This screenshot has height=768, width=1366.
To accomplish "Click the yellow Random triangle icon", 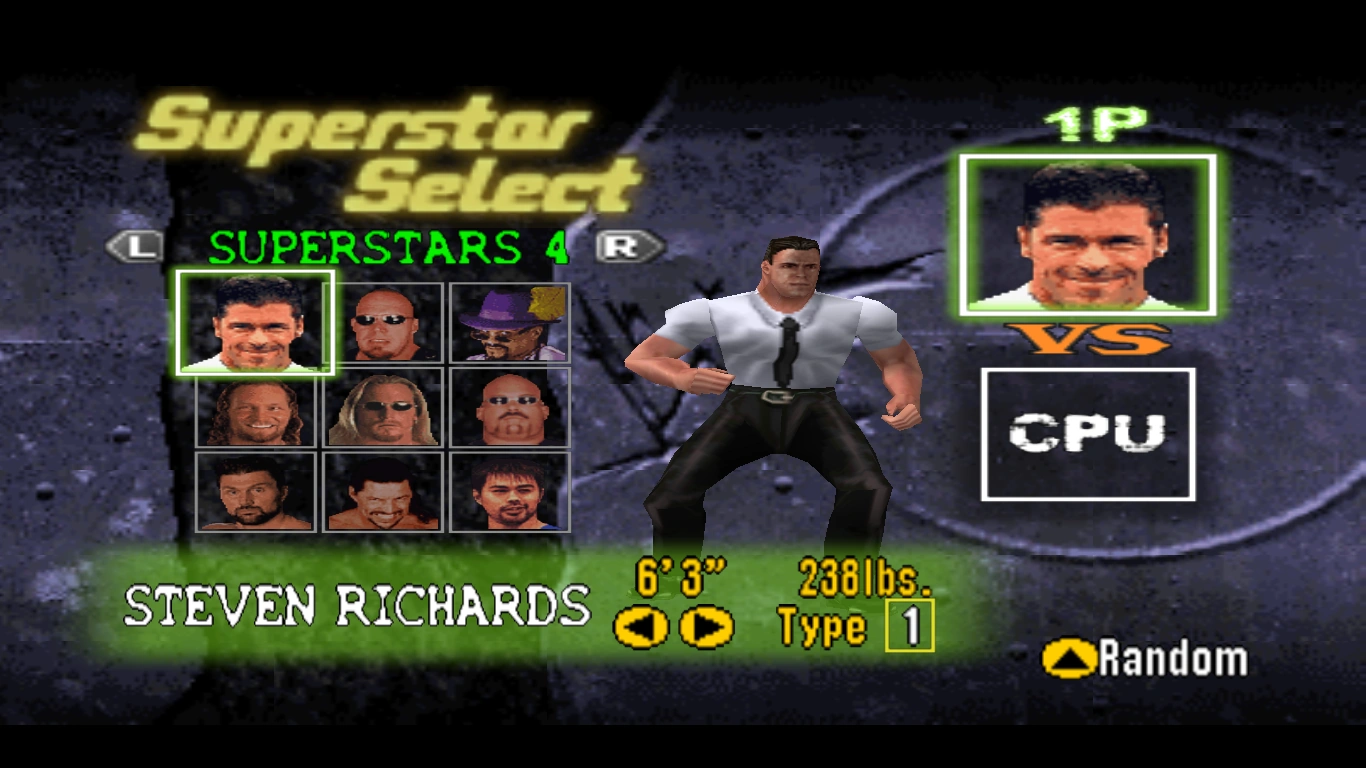I will point(1067,658).
